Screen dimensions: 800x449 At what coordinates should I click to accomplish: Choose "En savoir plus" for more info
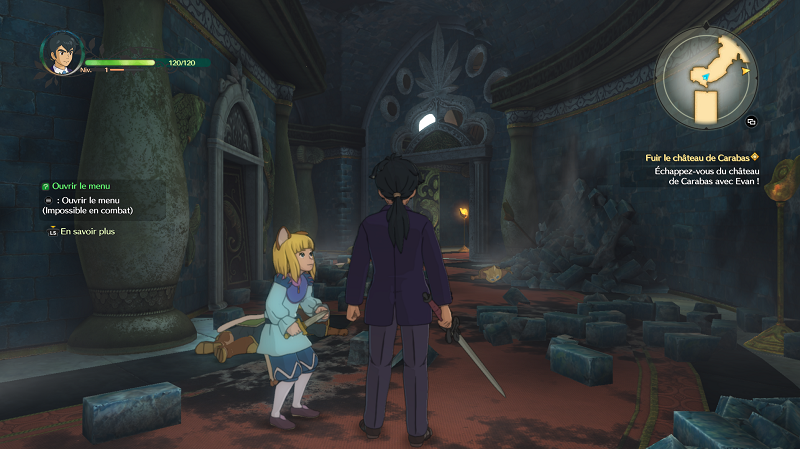tap(87, 232)
